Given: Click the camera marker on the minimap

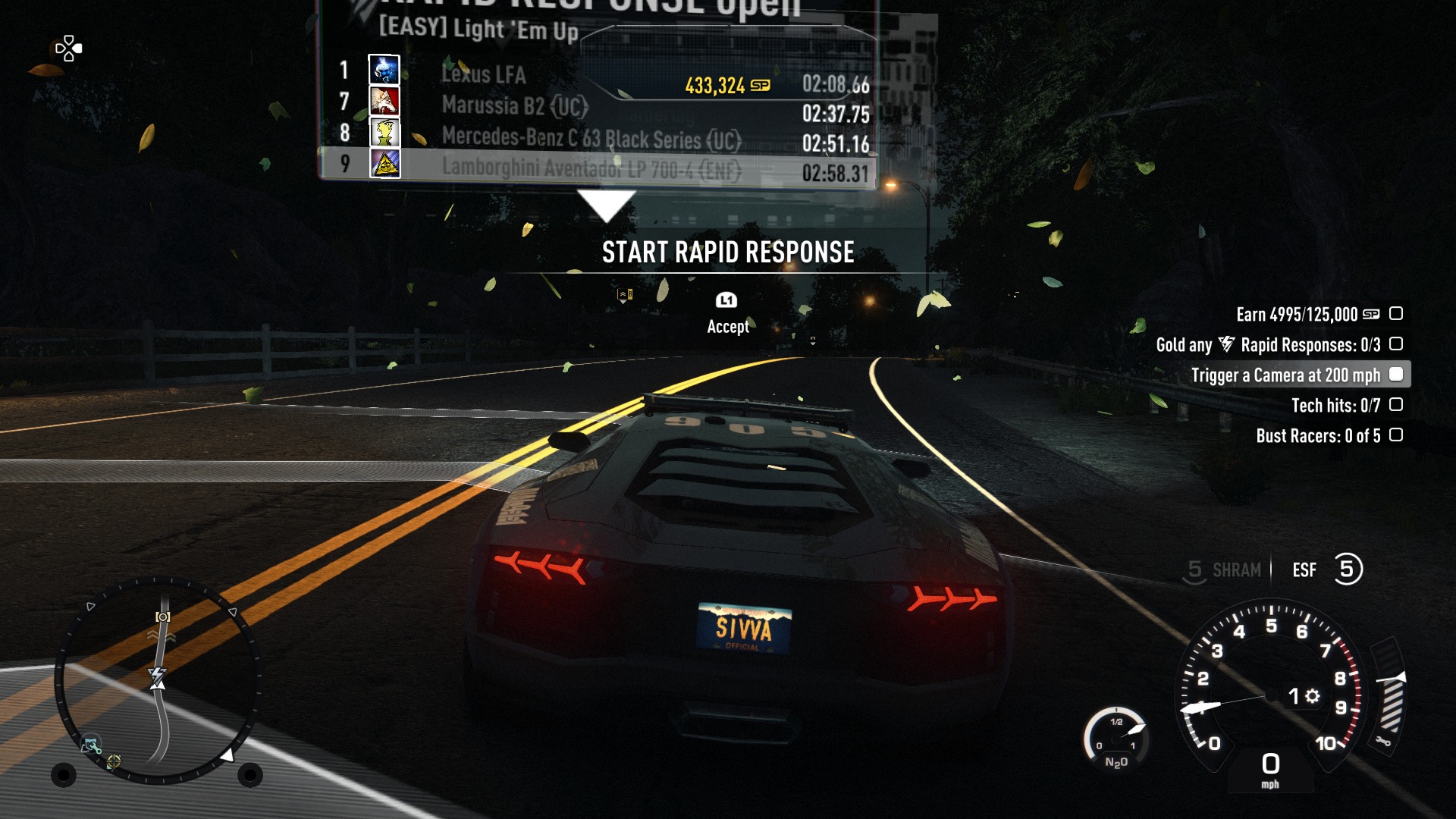Looking at the screenshot, I should click(162, 617).
